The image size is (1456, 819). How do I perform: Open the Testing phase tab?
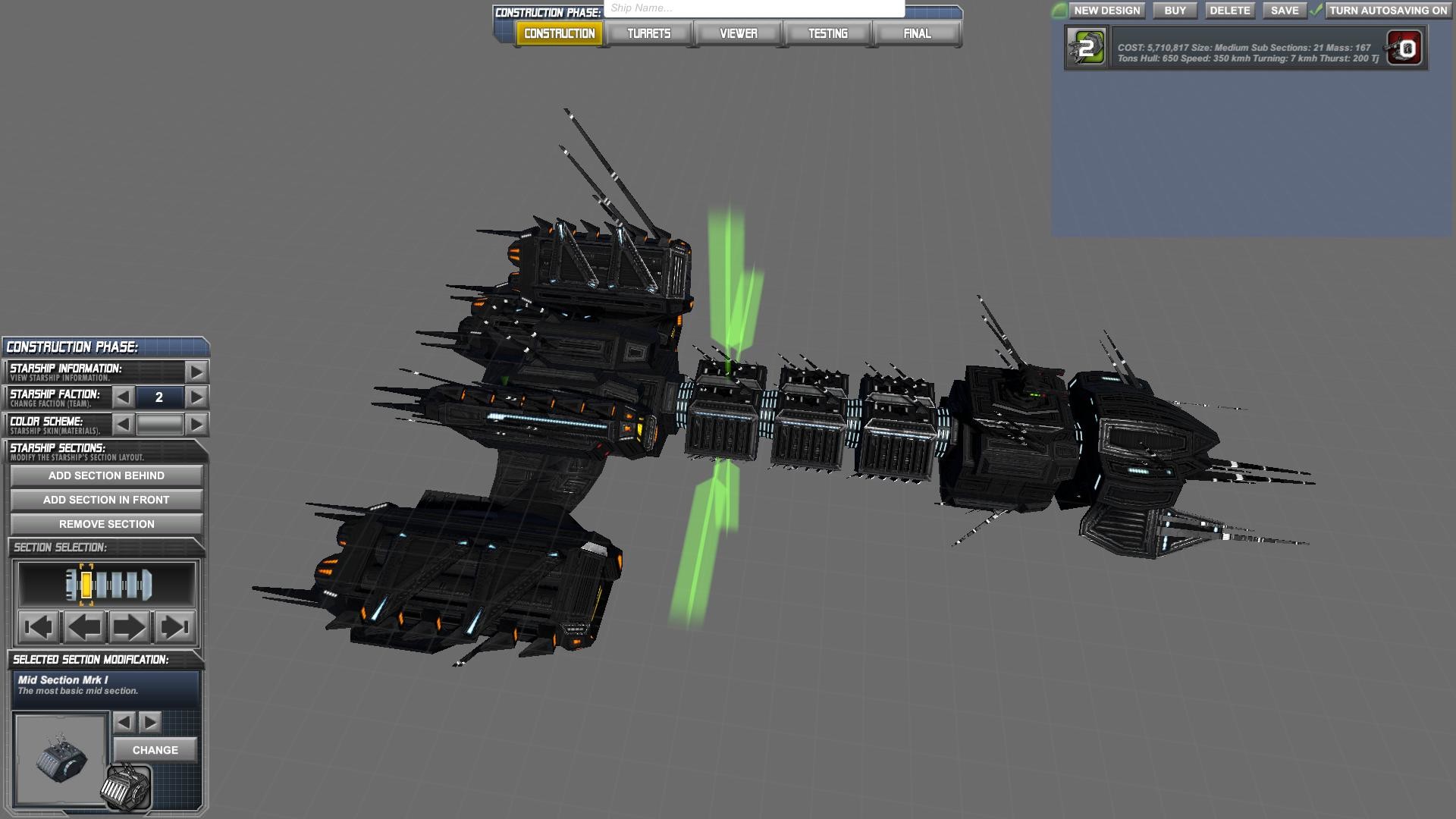coord(827,33)
